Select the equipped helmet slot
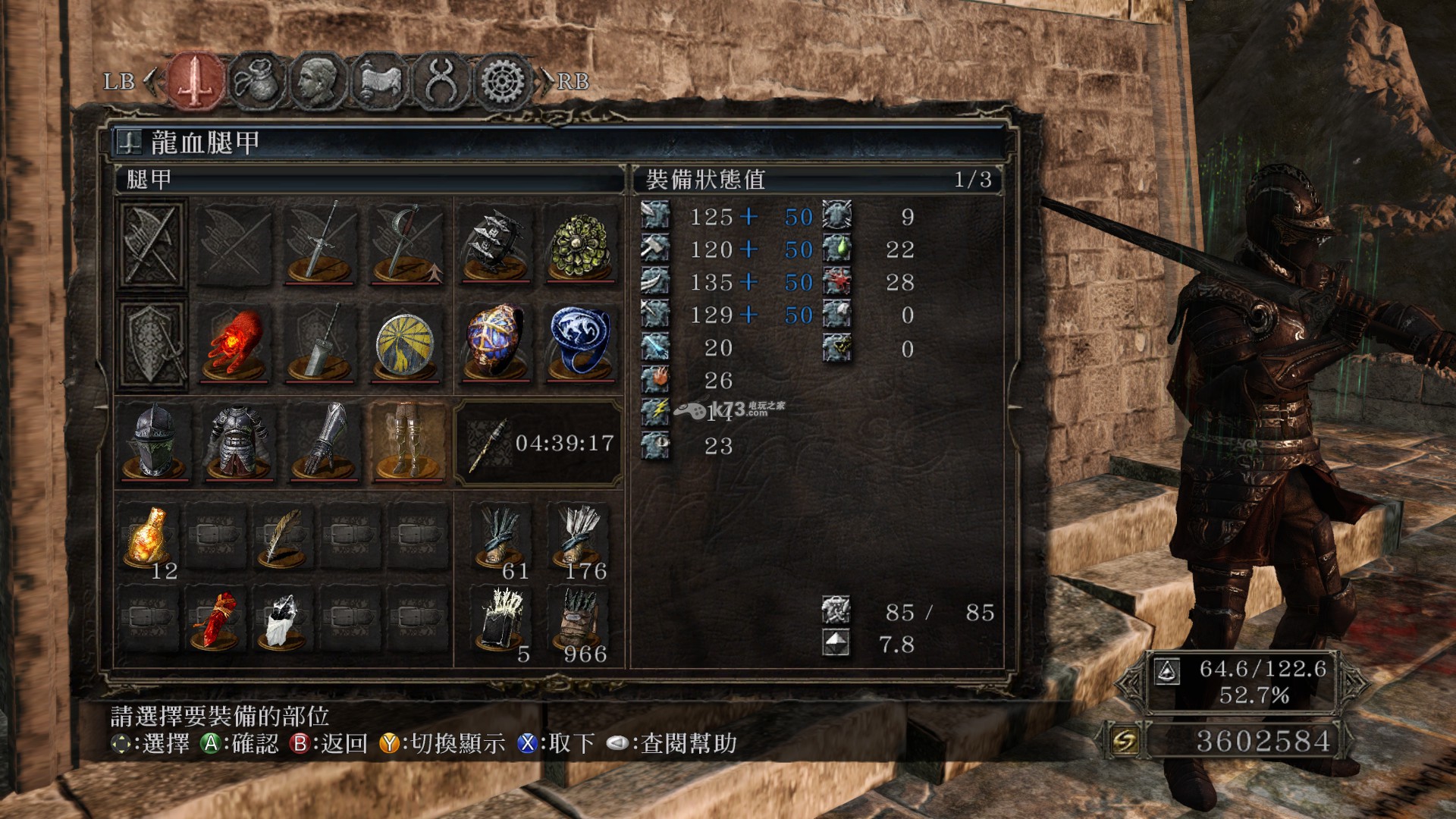The width and height of the screenshot is (1456, 819). [154, 441]
